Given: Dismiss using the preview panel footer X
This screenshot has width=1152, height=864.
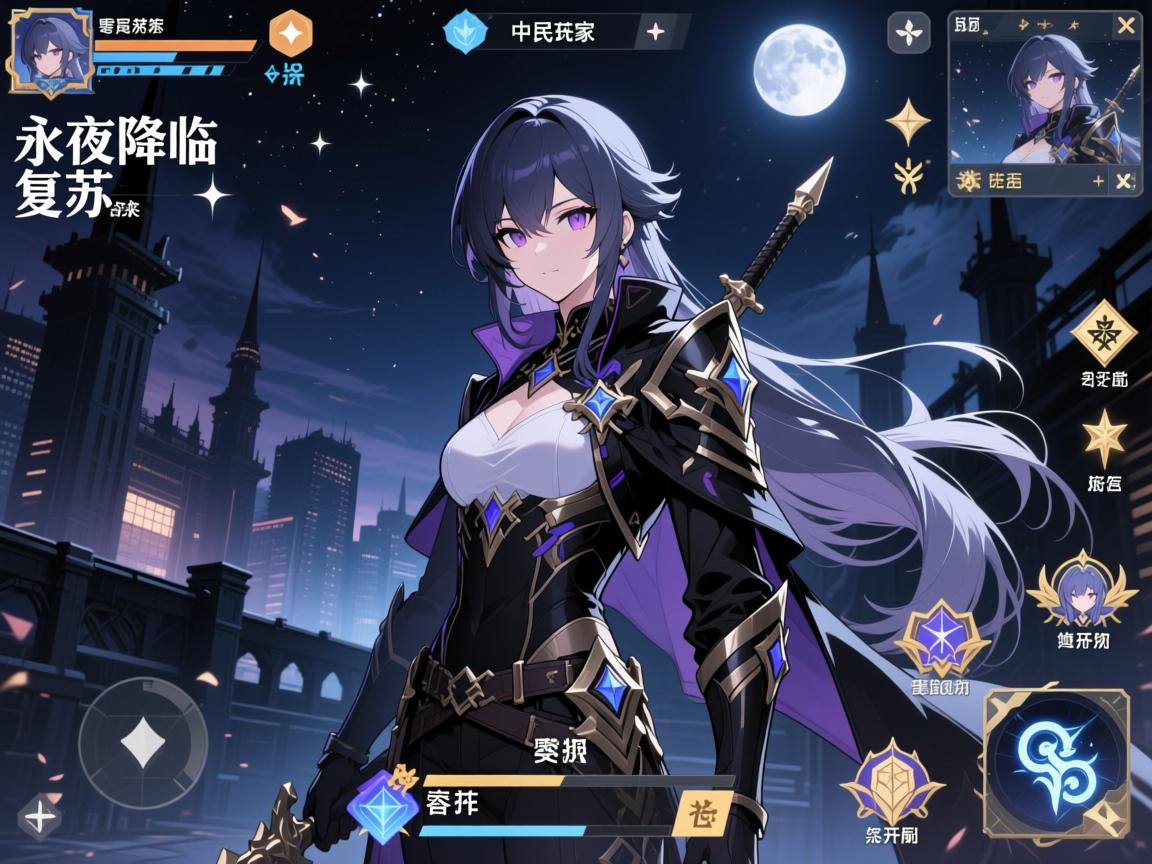Looking at the screenshot, I should [1124, 181].
